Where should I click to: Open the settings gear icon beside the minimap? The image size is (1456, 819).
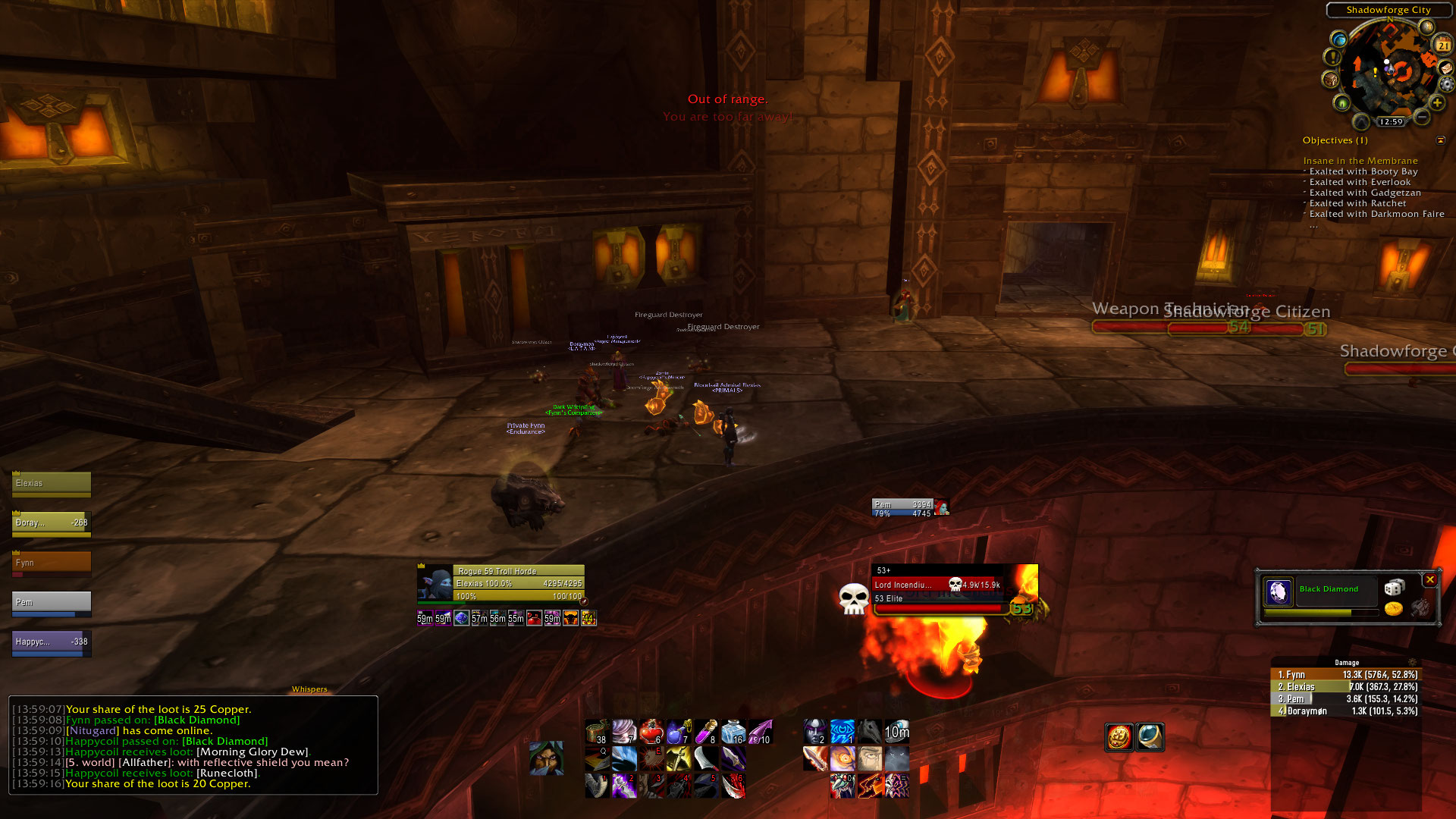pos(1447,84)
